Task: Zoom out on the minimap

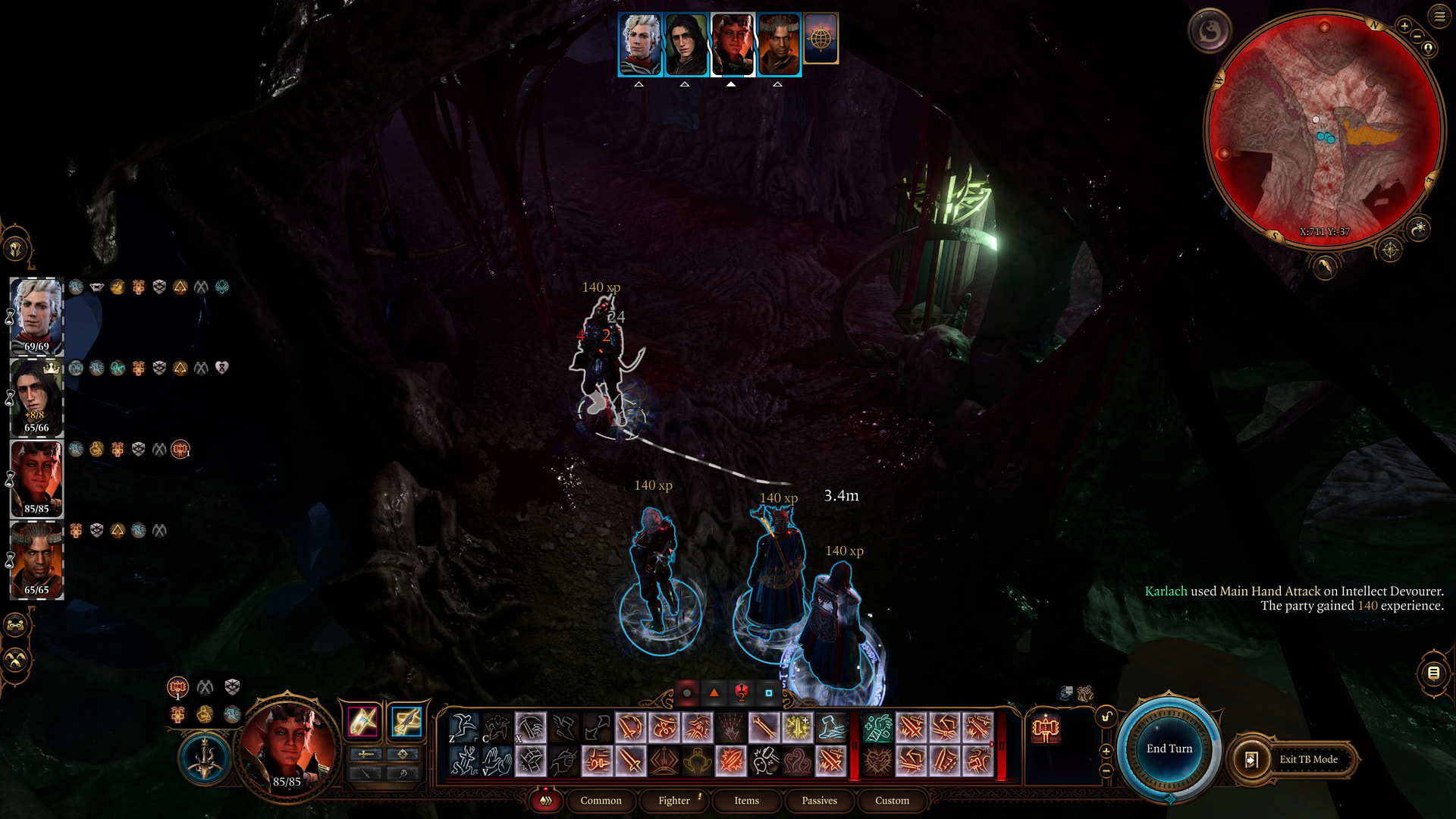Action: tap(1417, 37)
